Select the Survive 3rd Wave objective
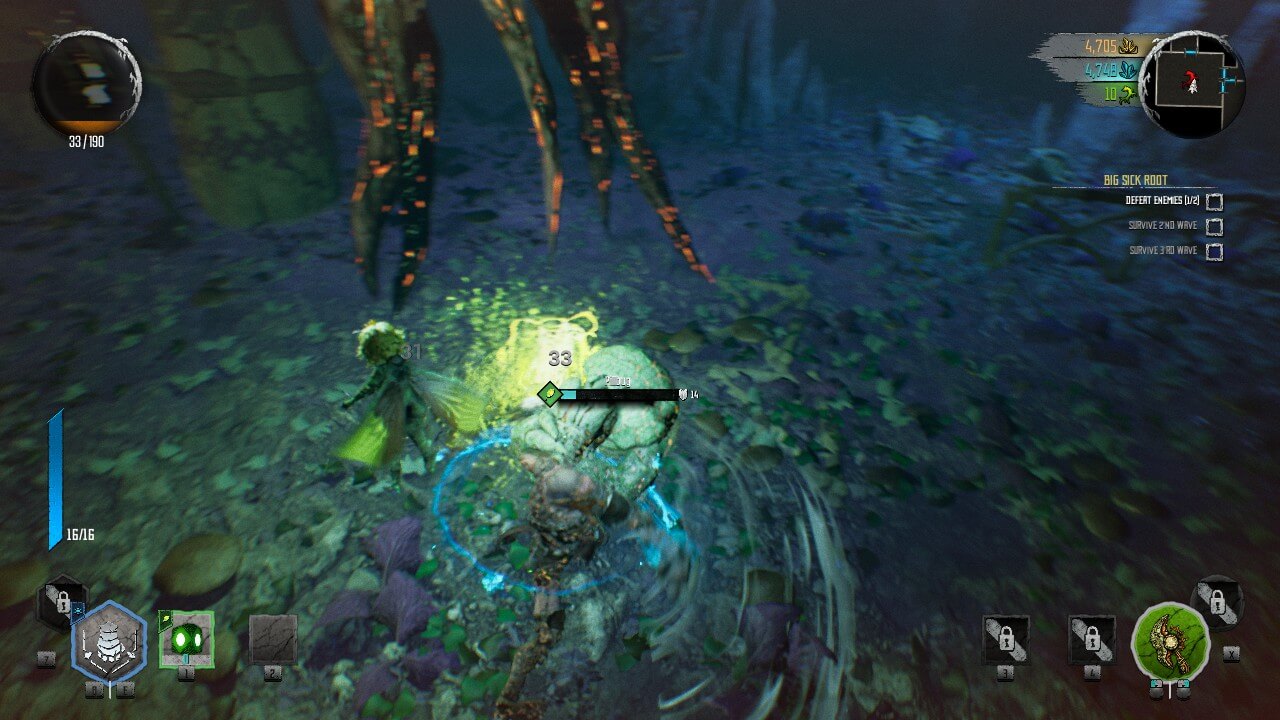1280x720 pixels. [1162, 251]
